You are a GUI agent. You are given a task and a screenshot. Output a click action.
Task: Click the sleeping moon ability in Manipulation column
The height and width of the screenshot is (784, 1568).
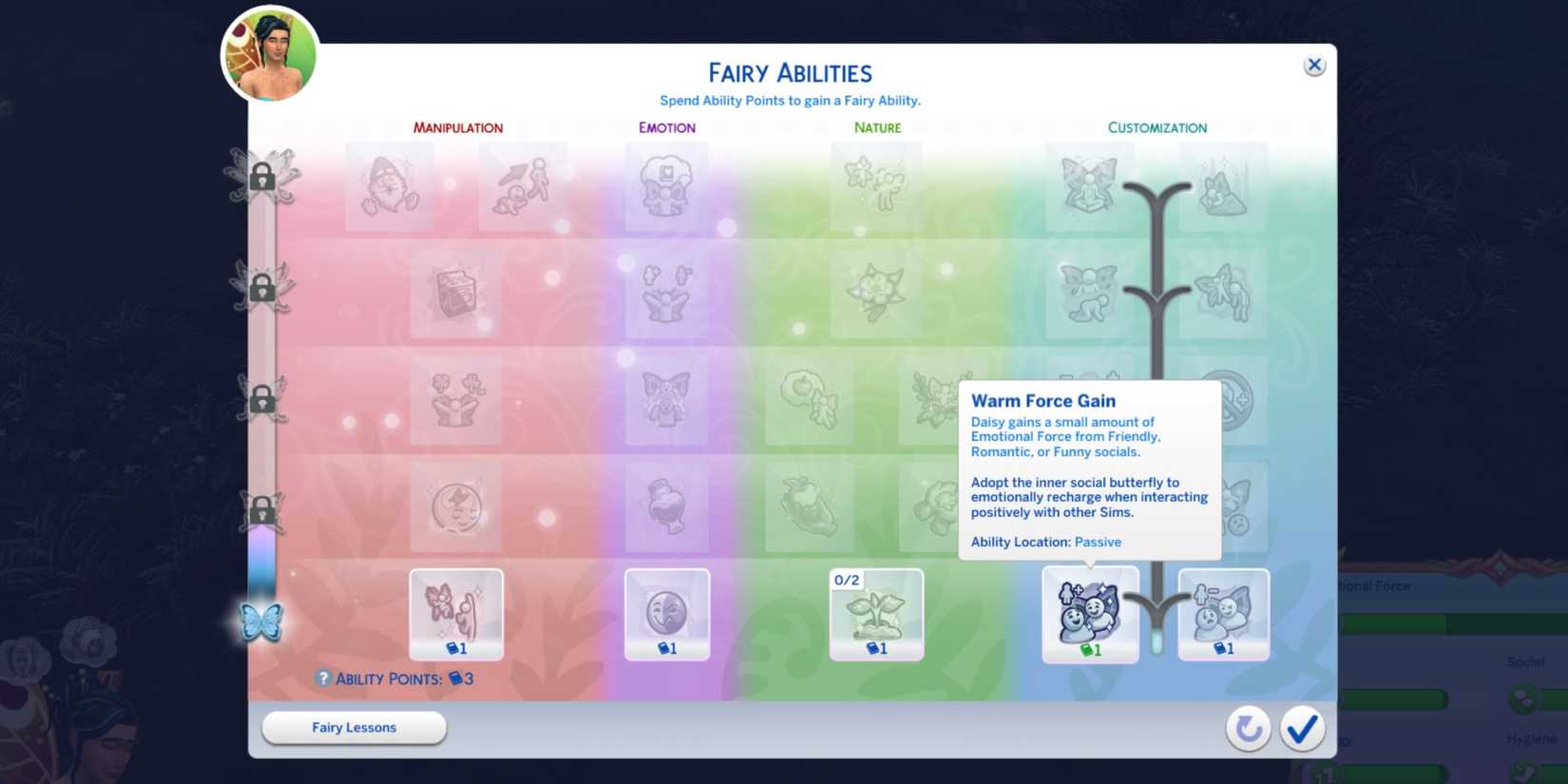click(x=456, y=507)
